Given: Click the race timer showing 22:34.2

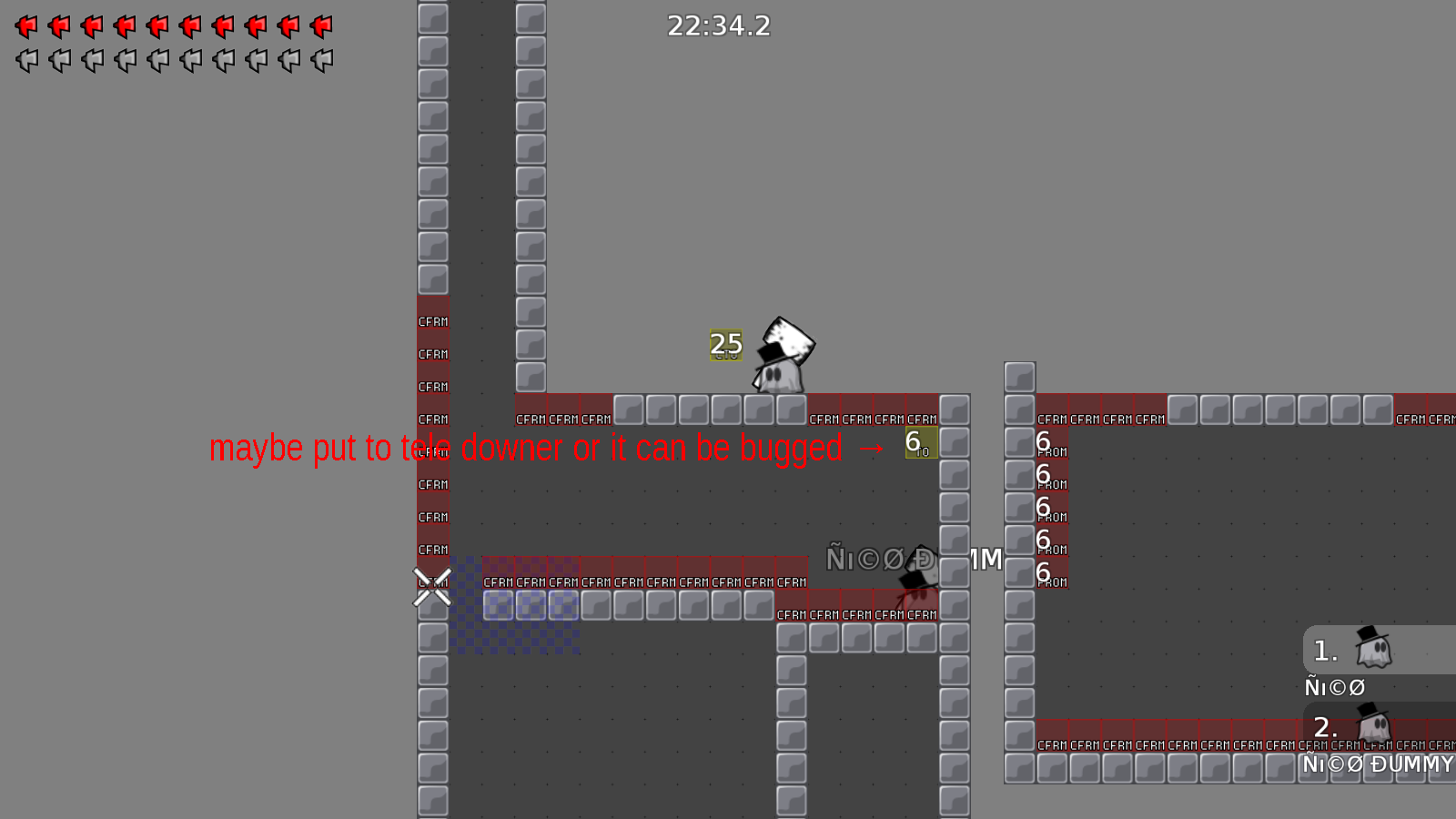Looking at the screenshot, I should coord(718,25).
